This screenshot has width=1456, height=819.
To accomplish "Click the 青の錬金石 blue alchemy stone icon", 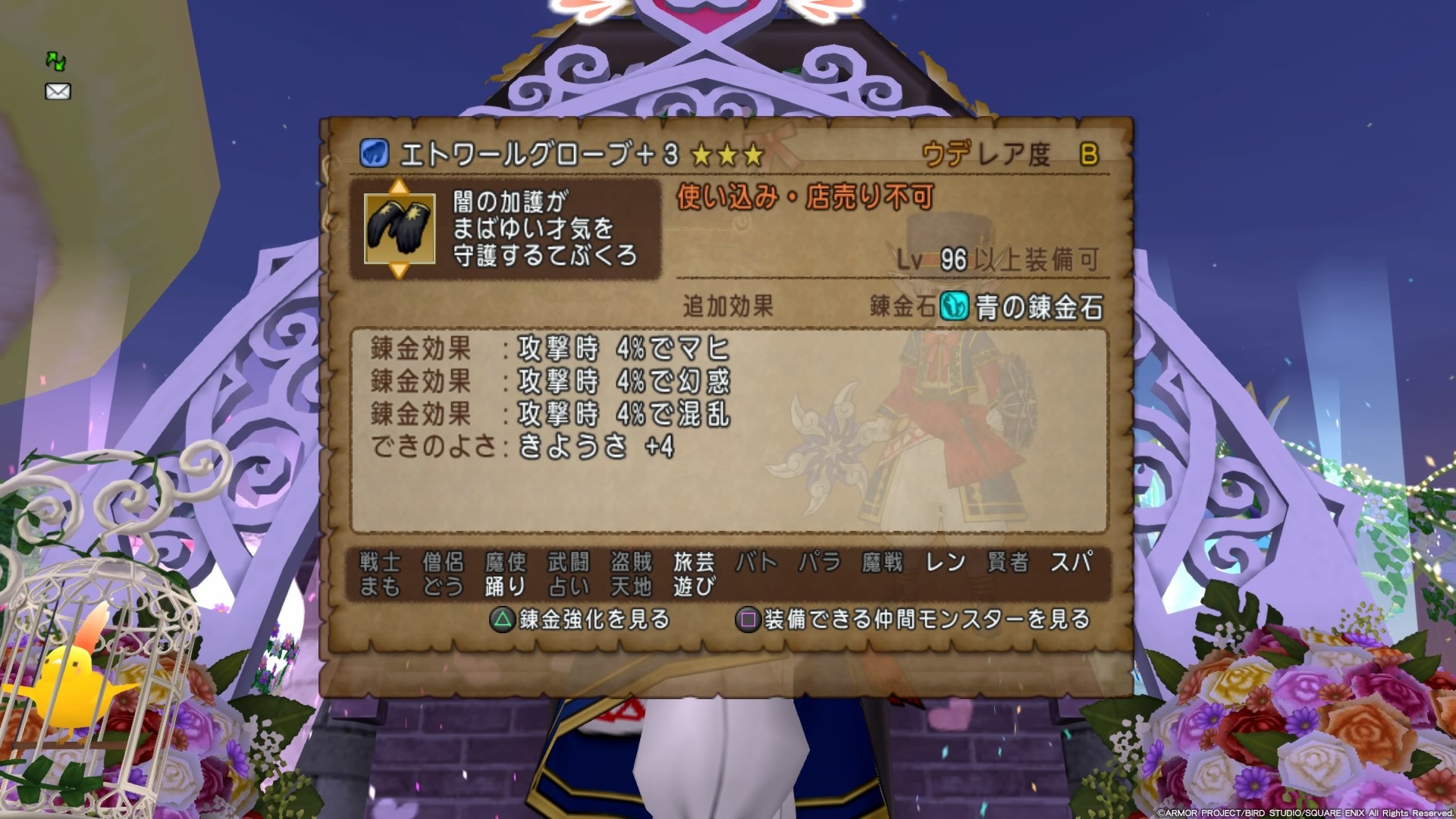I will tap(952, 306).
